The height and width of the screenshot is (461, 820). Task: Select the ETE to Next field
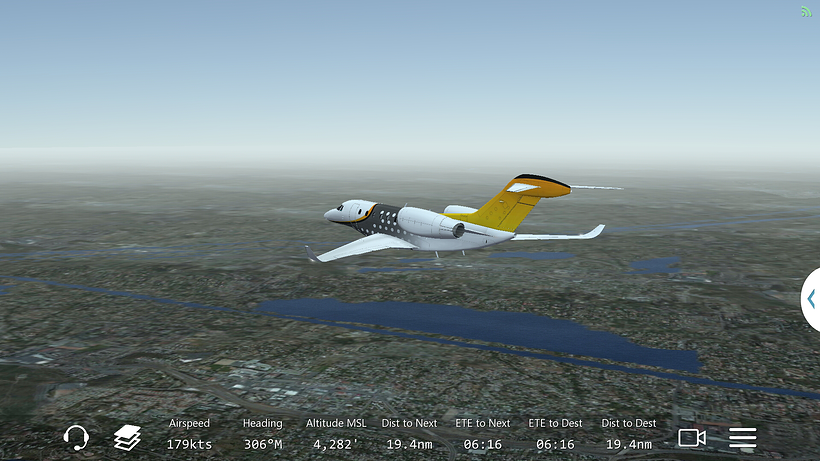point(483,434)
